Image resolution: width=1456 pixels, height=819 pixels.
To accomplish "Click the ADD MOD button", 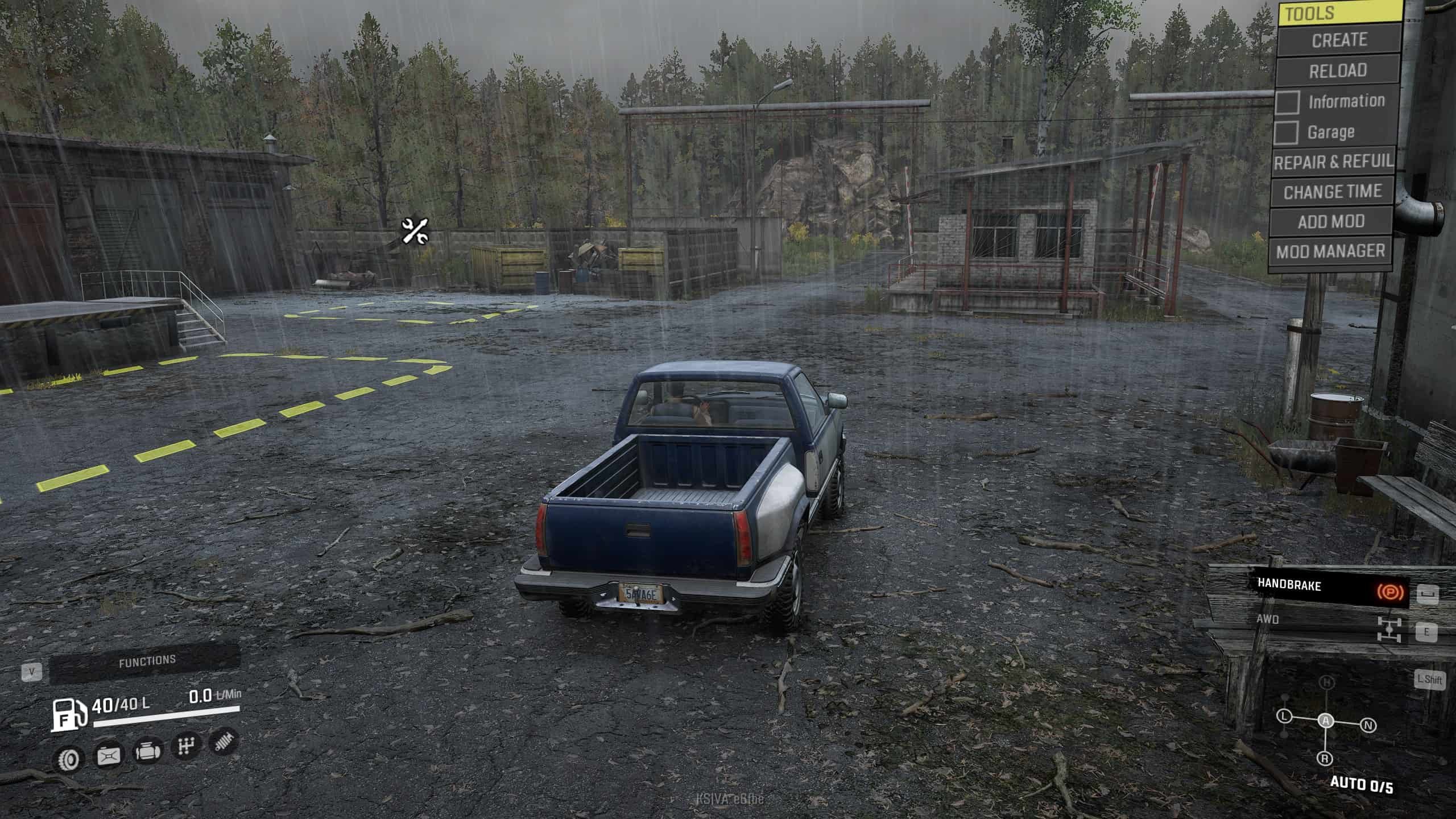I will [1331, 222].
